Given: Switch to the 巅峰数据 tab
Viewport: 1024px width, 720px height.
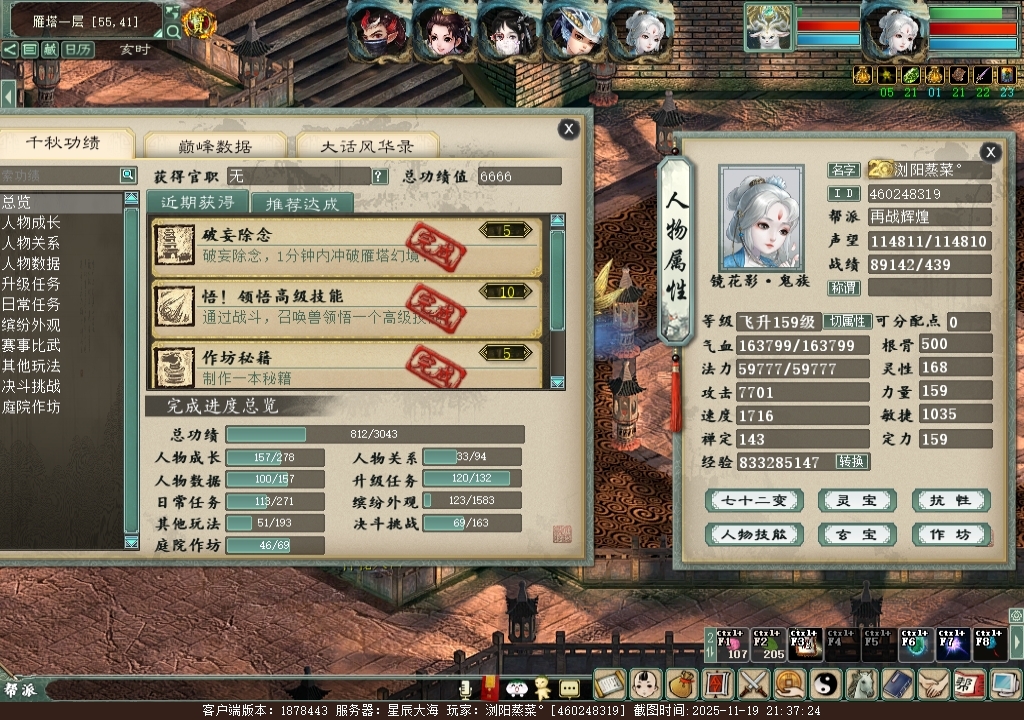Looking at the screenshot, I should tap(215, 146).
